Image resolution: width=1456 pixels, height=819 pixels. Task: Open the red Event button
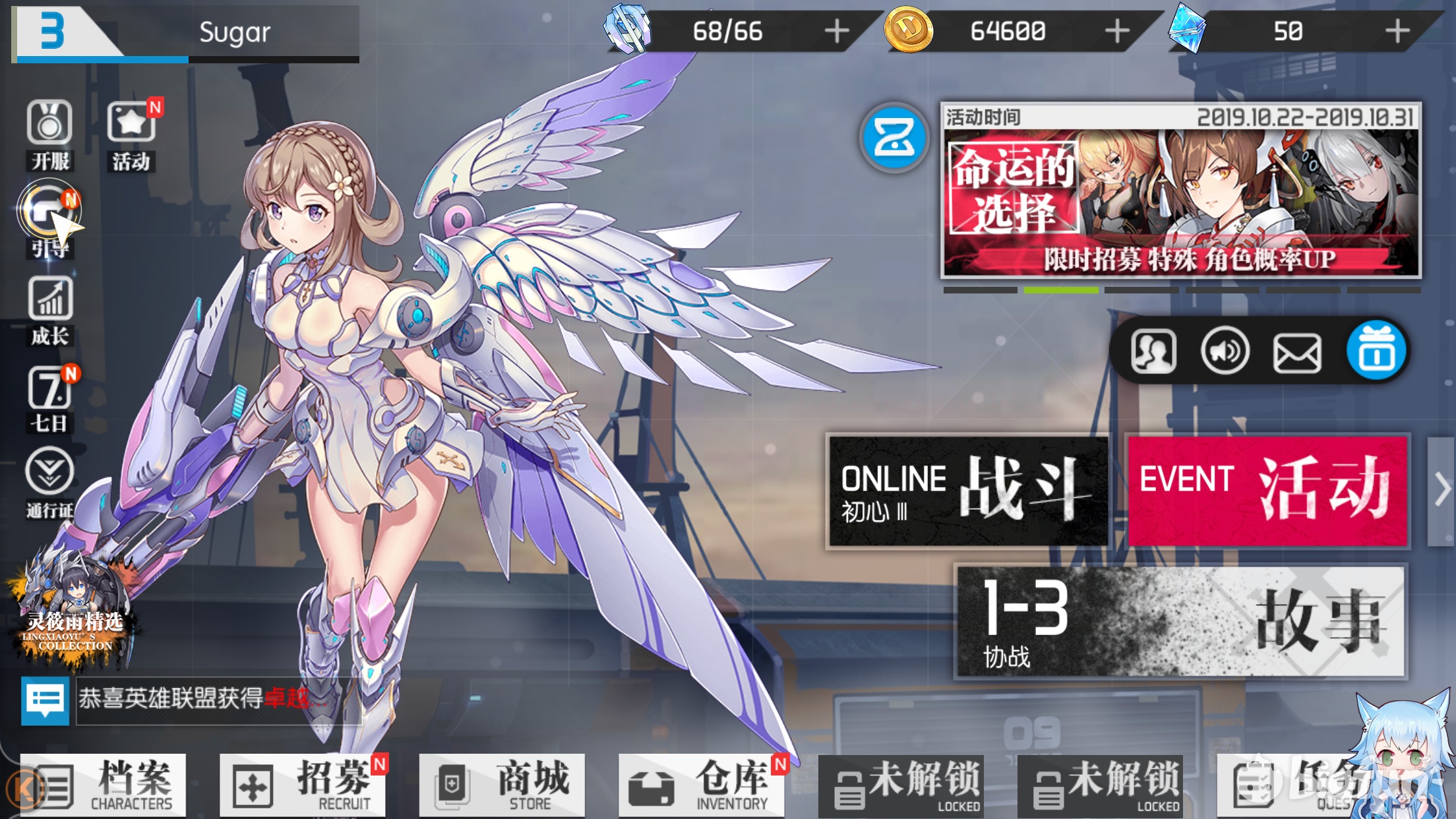click(1267, 491)
